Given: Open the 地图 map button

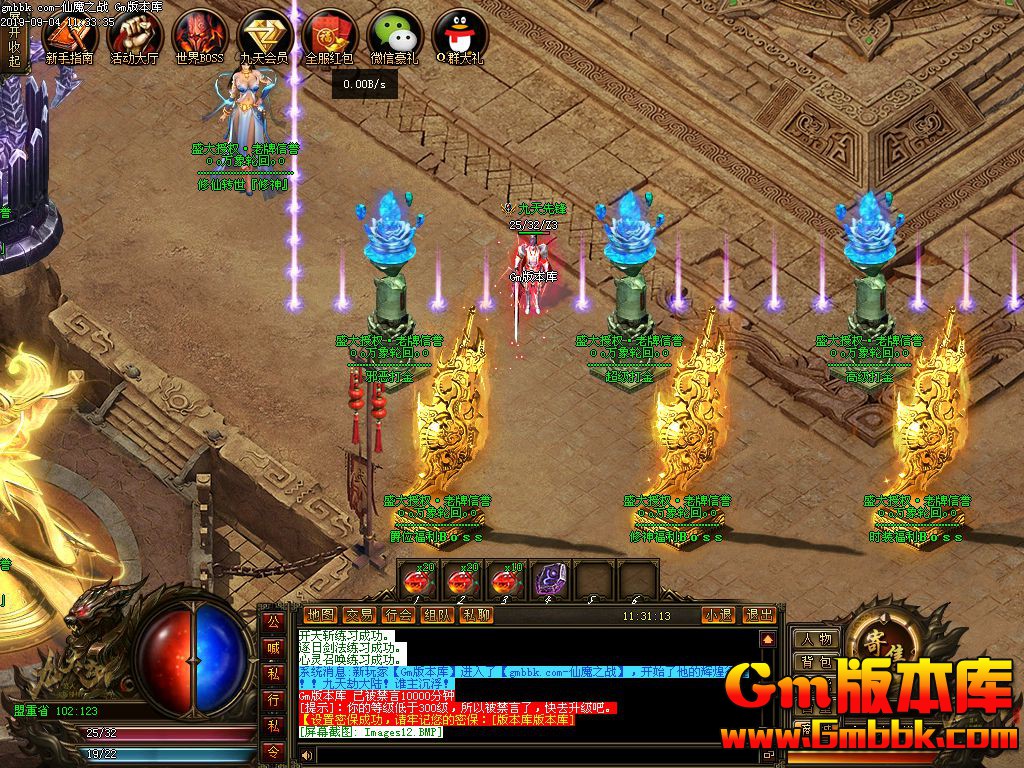Looking at the screenshot, I should (321, 615).
